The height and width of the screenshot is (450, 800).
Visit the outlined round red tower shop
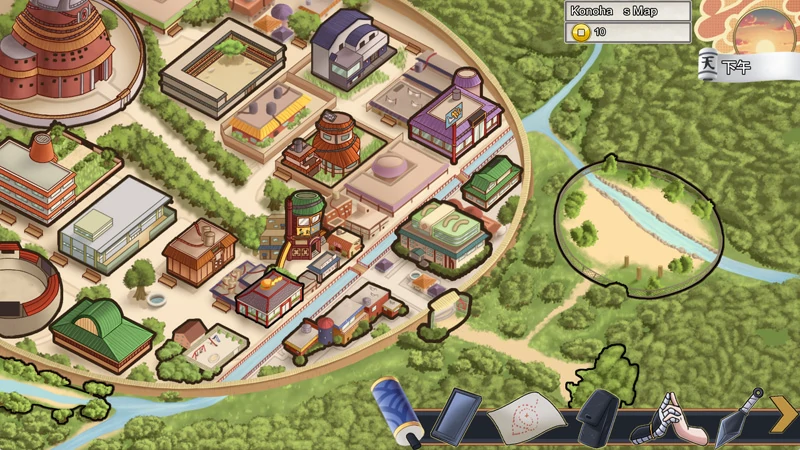click(304, 219)
